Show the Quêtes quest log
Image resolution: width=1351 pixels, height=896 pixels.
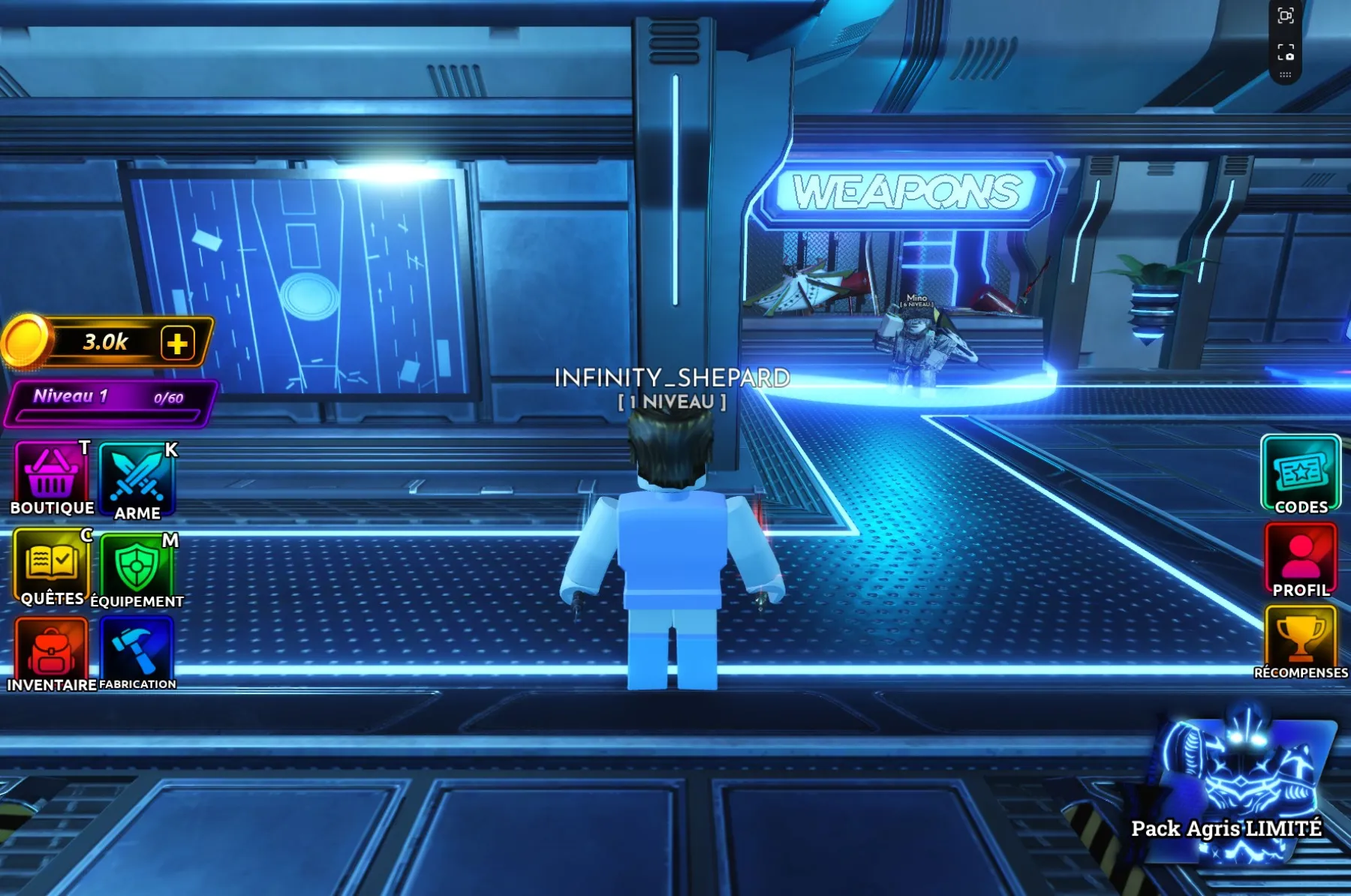(51, 567)
